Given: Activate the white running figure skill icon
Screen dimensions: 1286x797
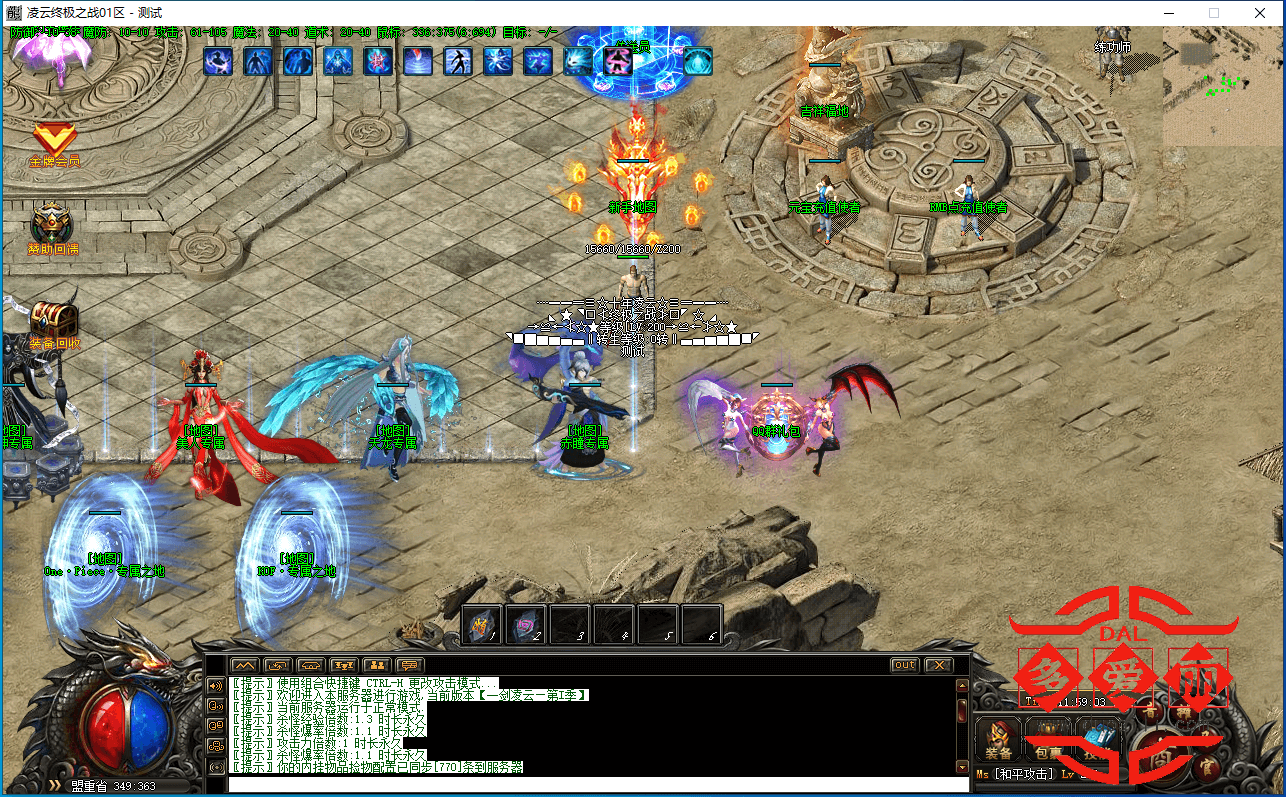Looking at the screenshot, I should click(458, 62).
